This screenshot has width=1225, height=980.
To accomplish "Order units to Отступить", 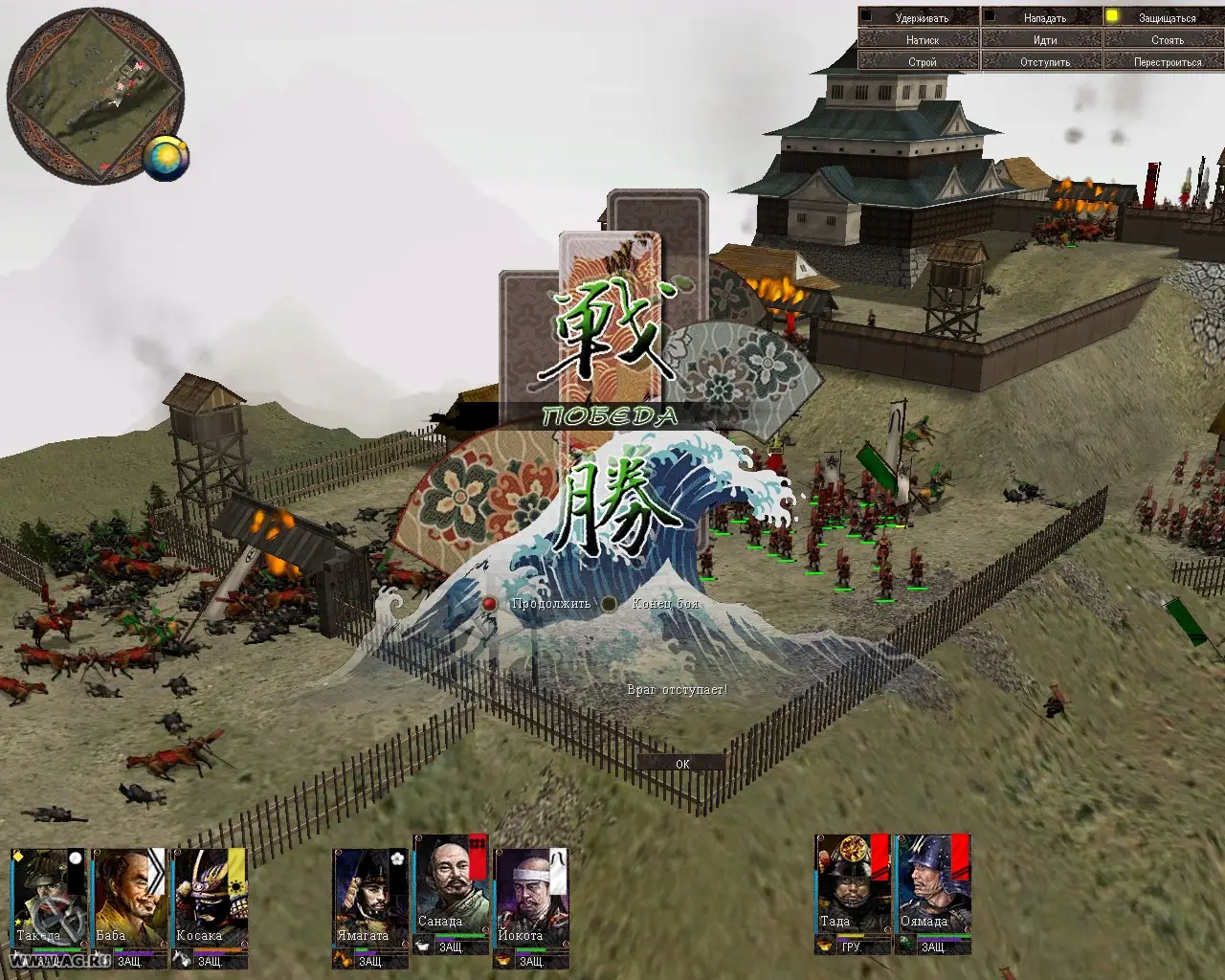I will (x=1041, y=62).
